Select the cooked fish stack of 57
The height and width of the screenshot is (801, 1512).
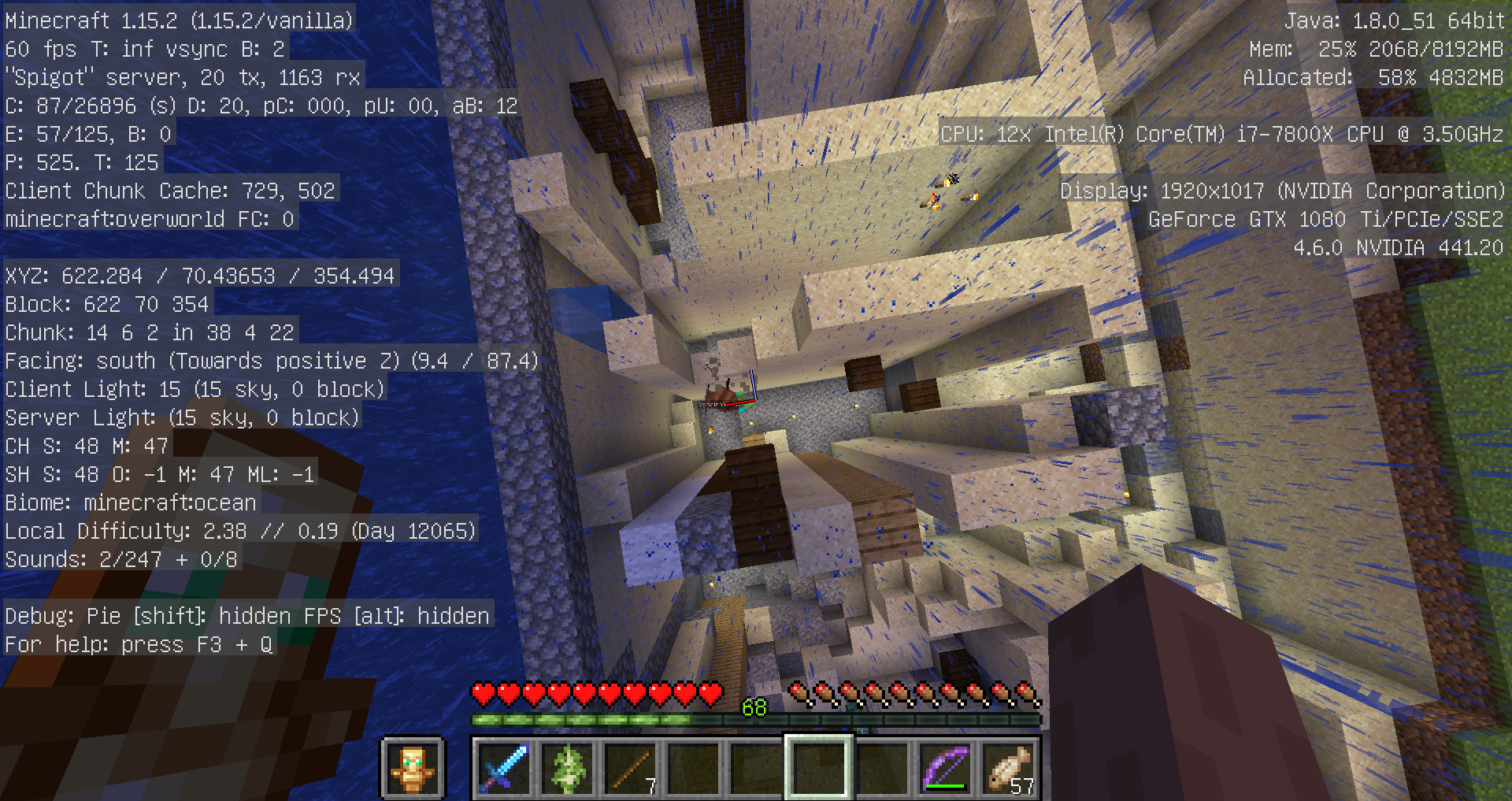[1009, 768]
